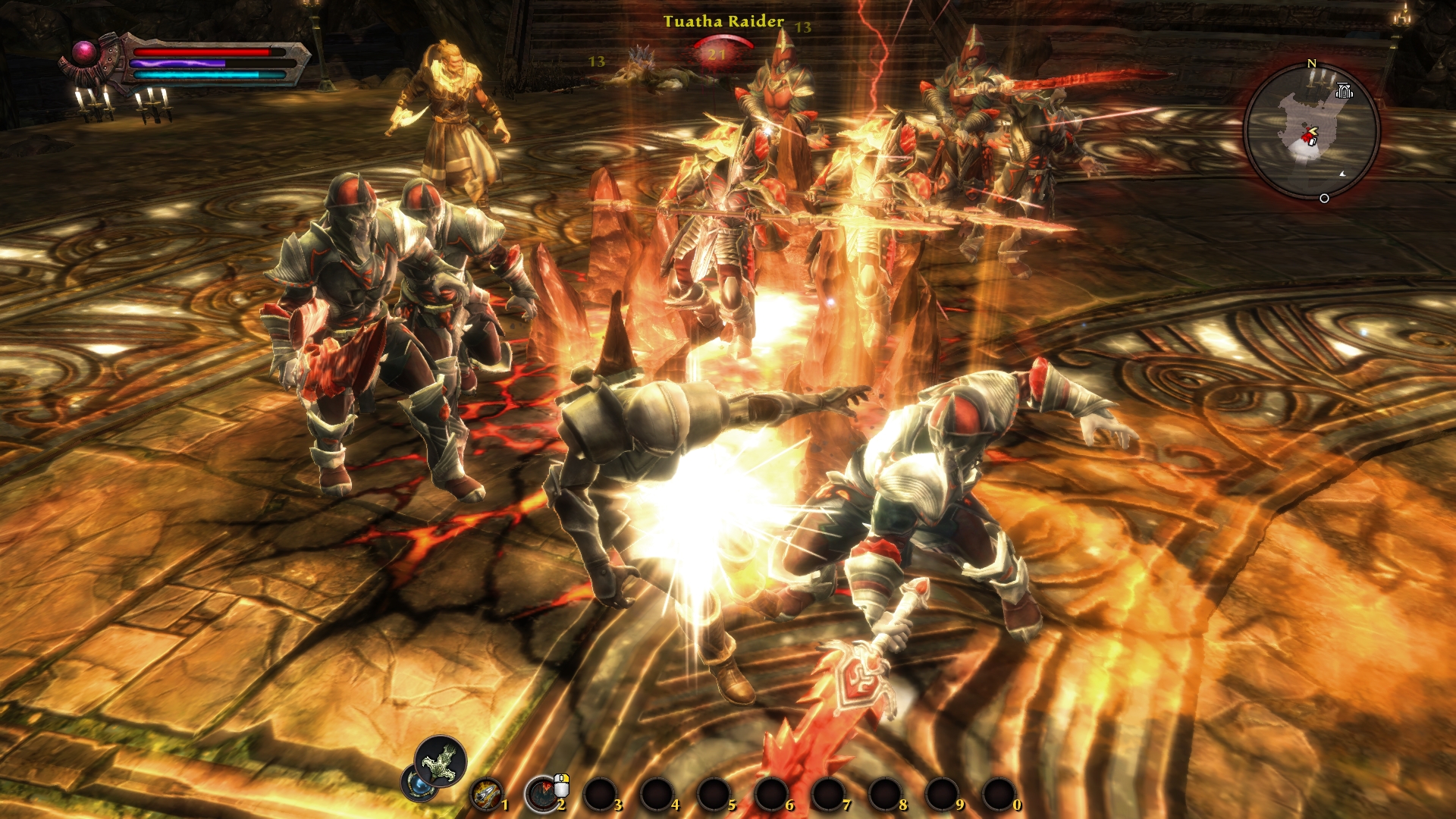Select the blue secondary weapon icon

[x=418, y=783]
